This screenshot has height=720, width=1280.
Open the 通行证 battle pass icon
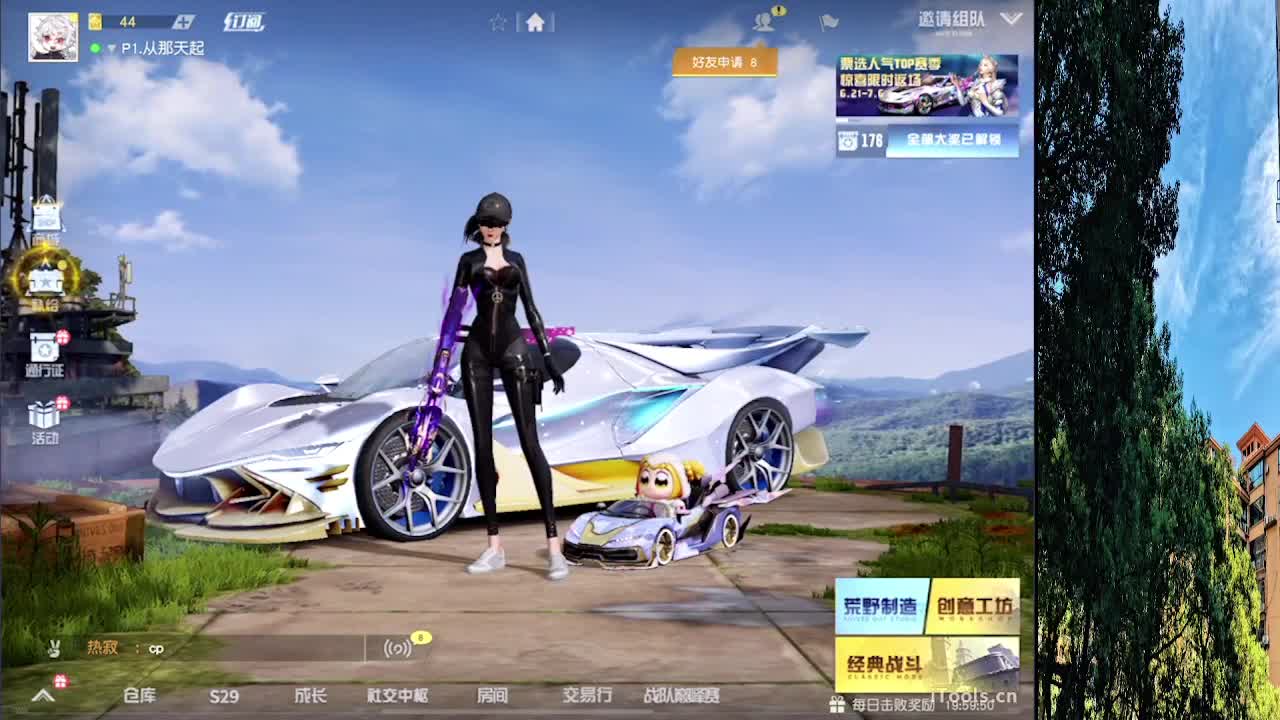[x=45, y=348]
